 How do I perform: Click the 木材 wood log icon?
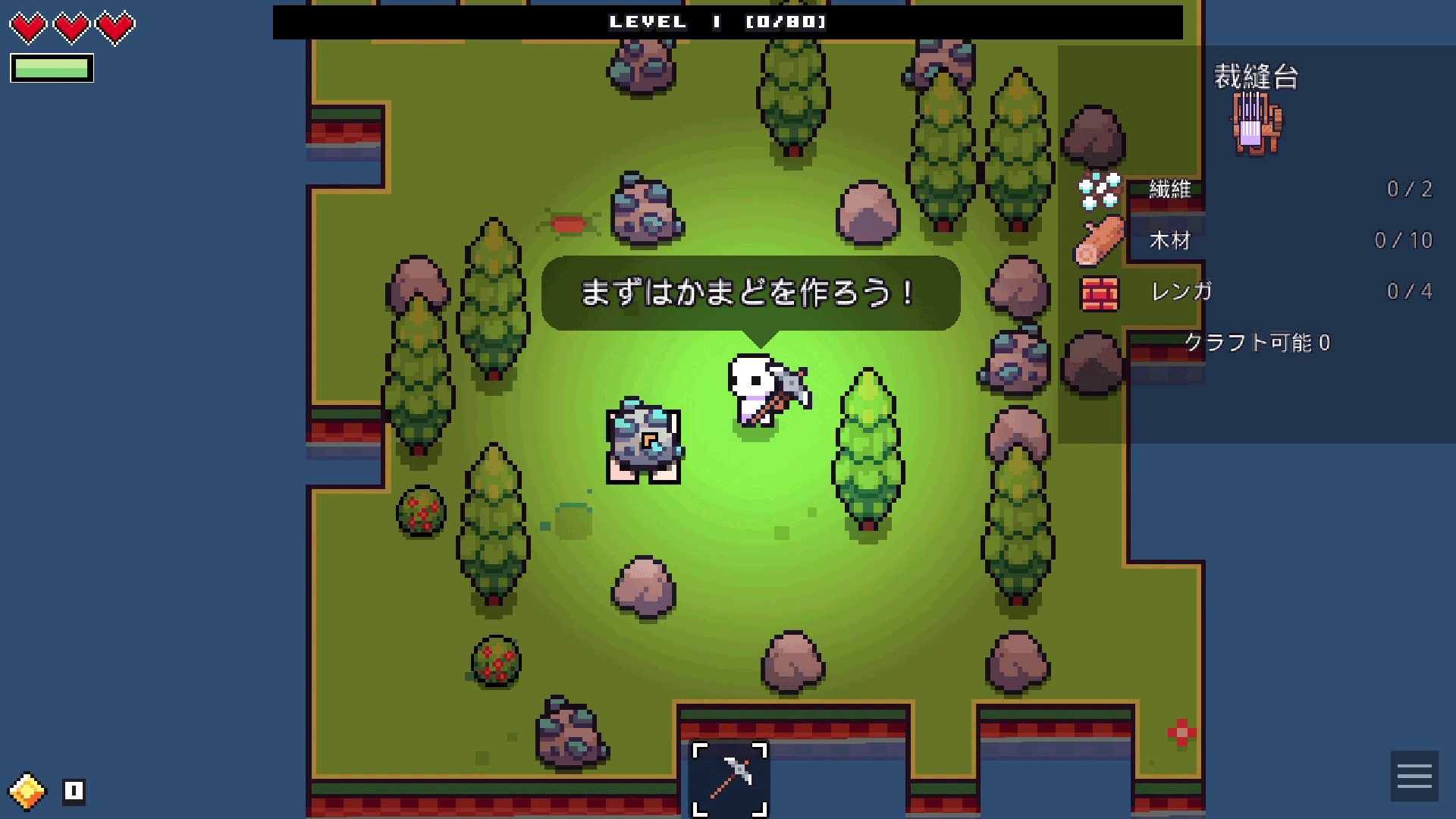1099,240
